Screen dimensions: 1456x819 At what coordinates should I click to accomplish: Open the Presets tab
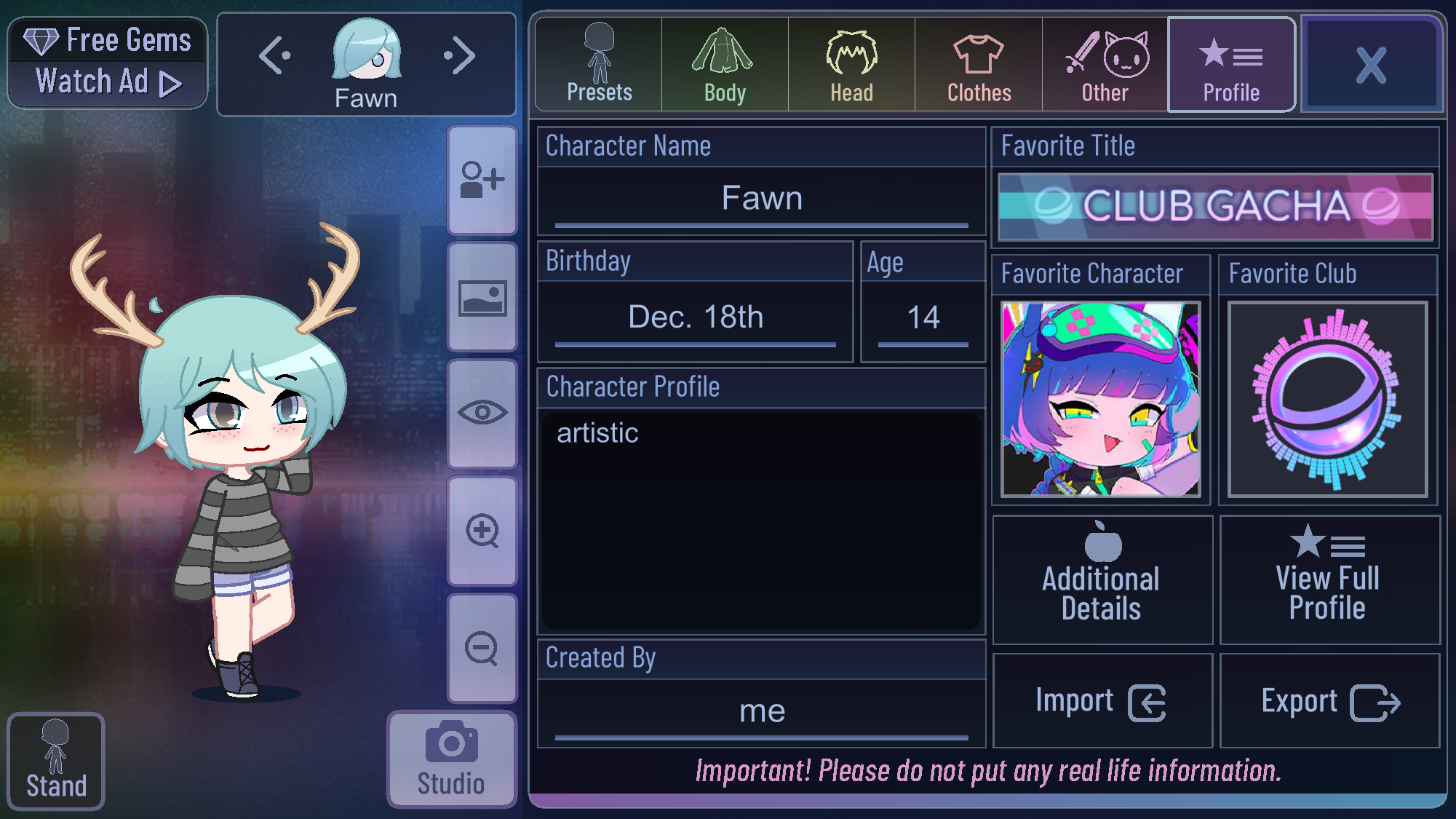point(599,65)
